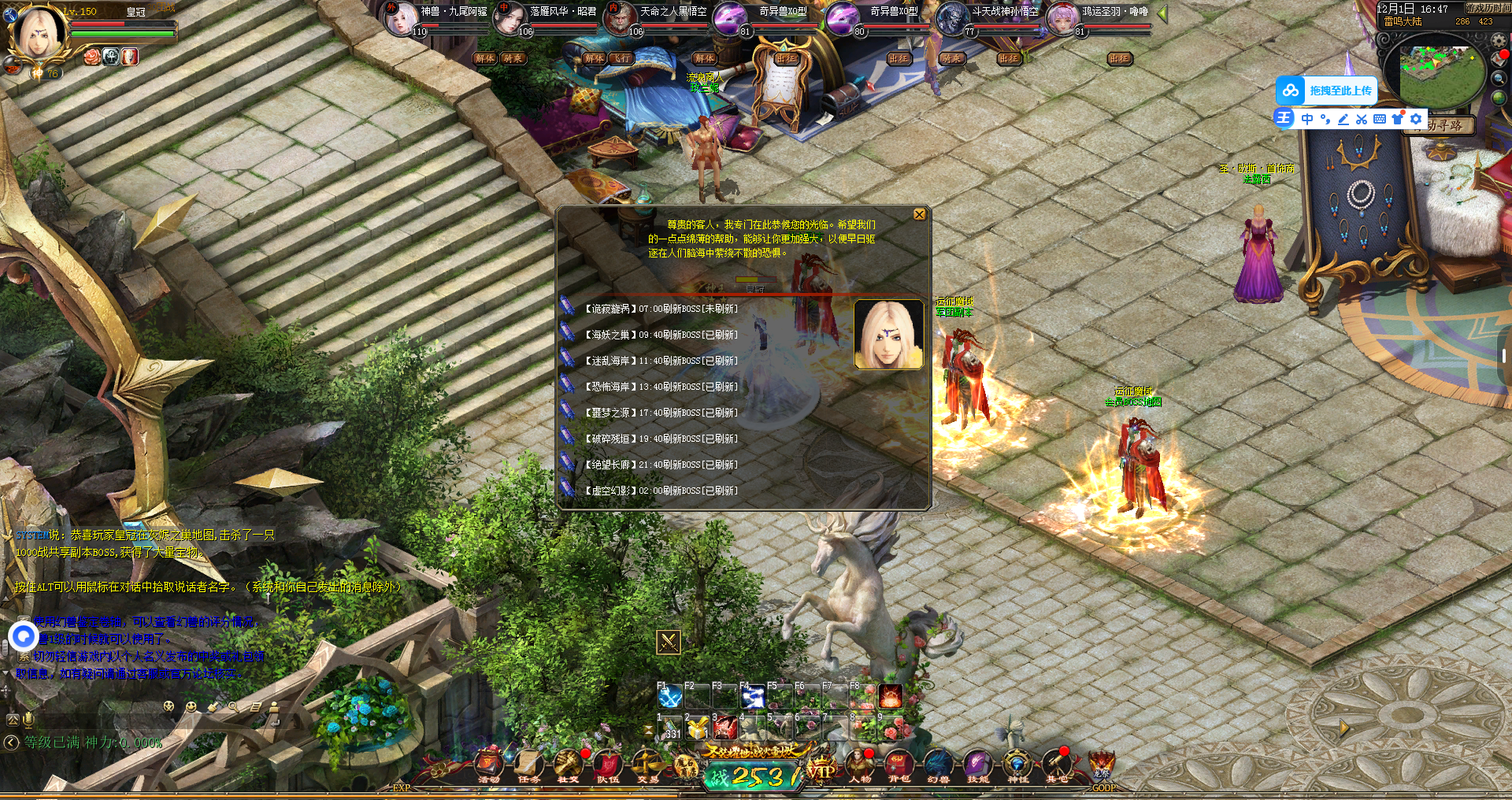
Task: Pick the 虚空幻影 02:00 boss entry
Action: click(660, 491)
